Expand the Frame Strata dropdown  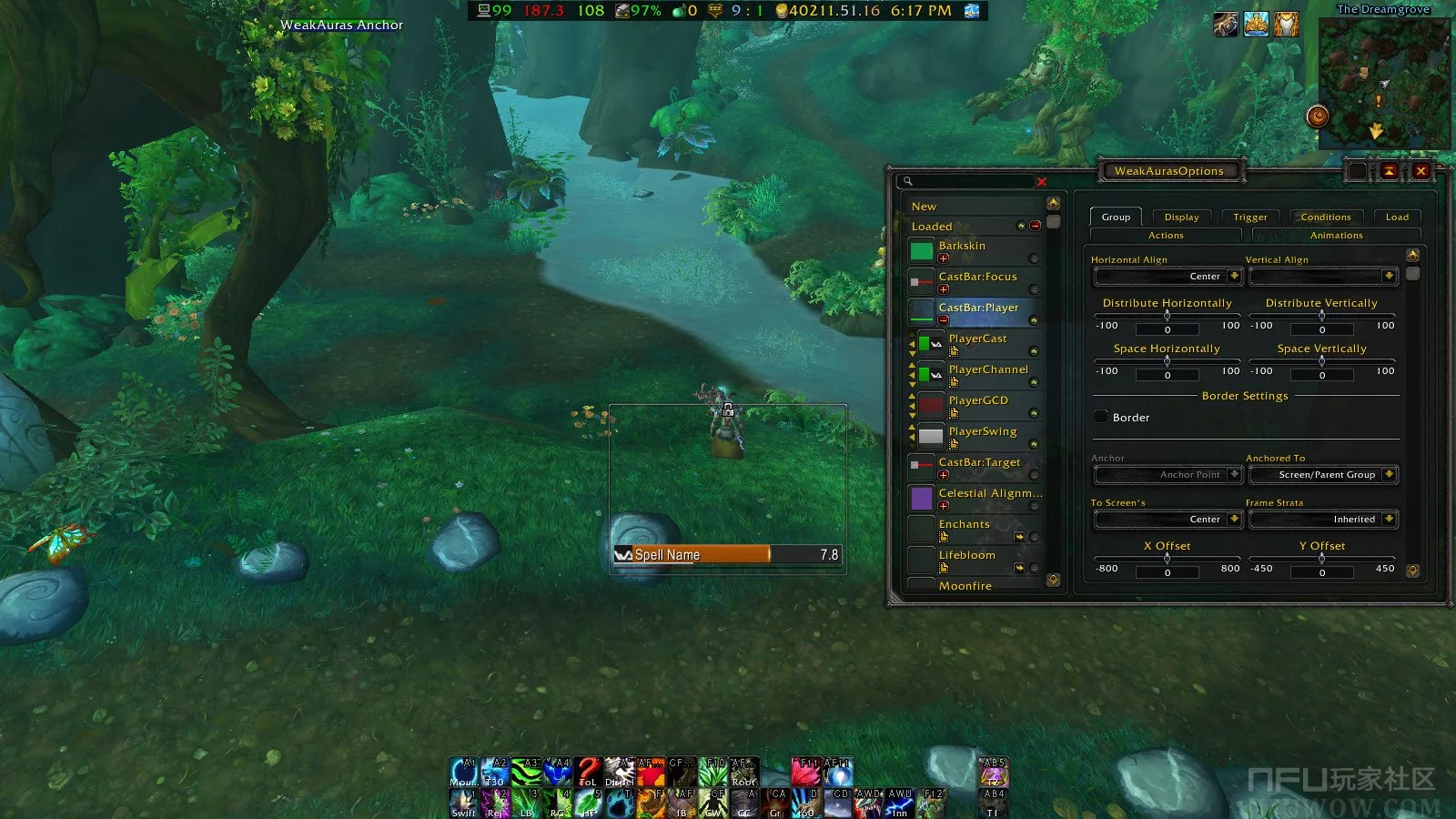[x=1323, y=520]
